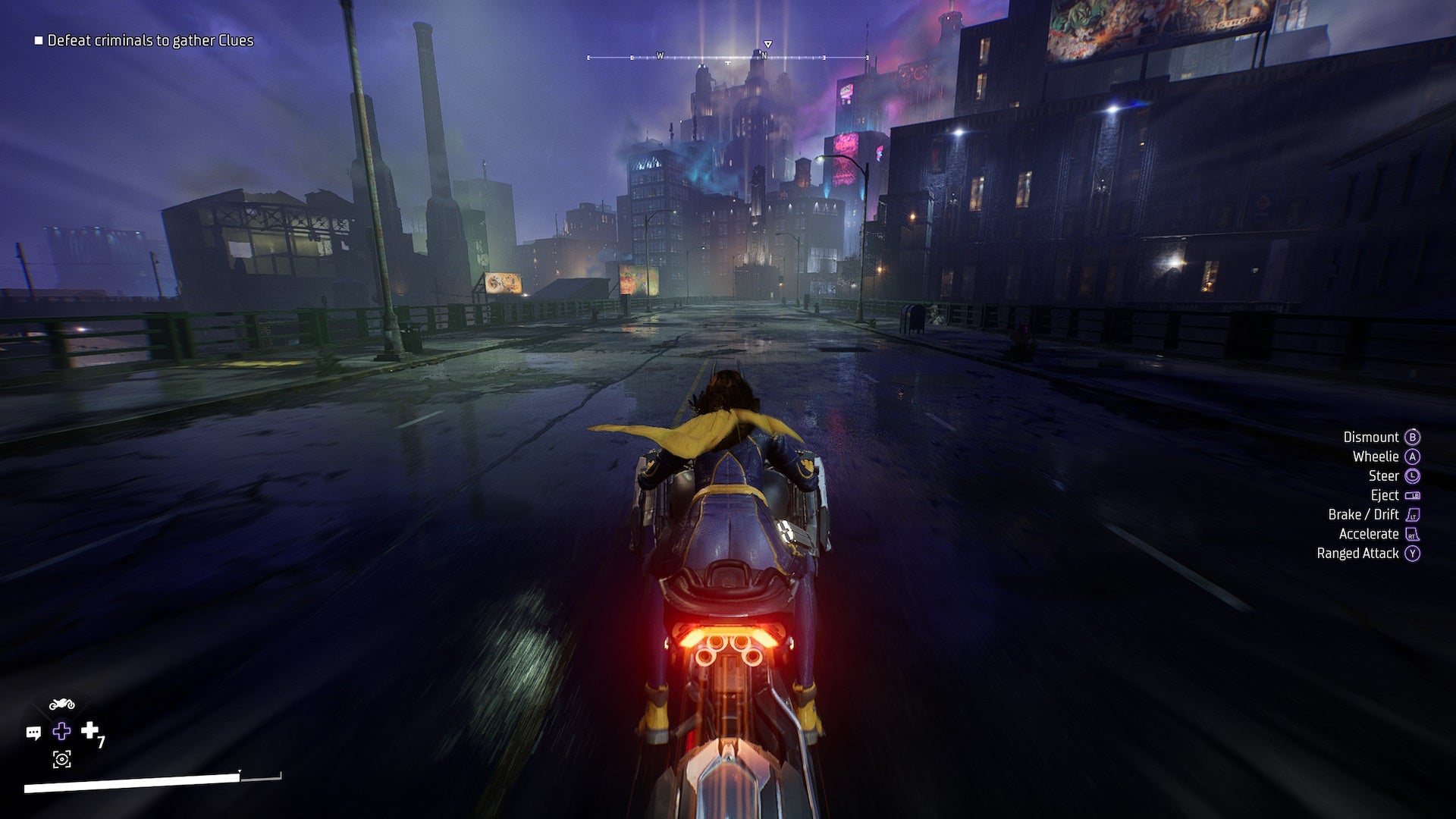This screenshot has width=1456, height=819.
Task: Click the heal item count number 7
Action: click(101, 742)
